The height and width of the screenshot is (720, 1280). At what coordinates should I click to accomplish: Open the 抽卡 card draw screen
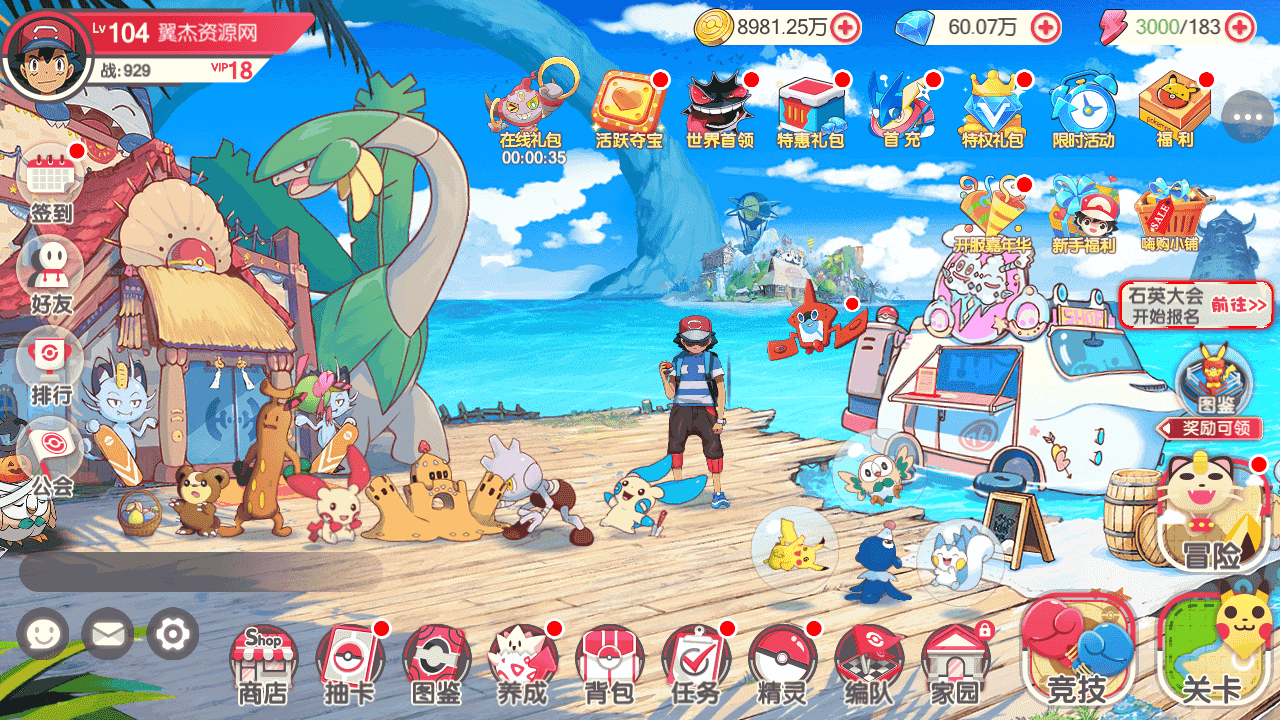pos(349,662)
